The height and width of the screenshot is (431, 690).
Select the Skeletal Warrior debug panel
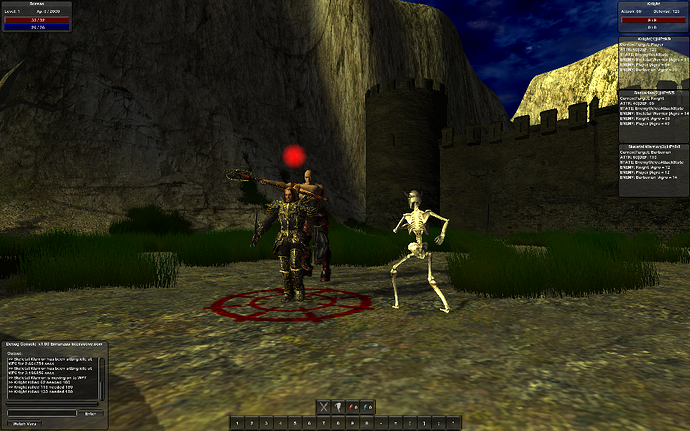click(653, 165)
